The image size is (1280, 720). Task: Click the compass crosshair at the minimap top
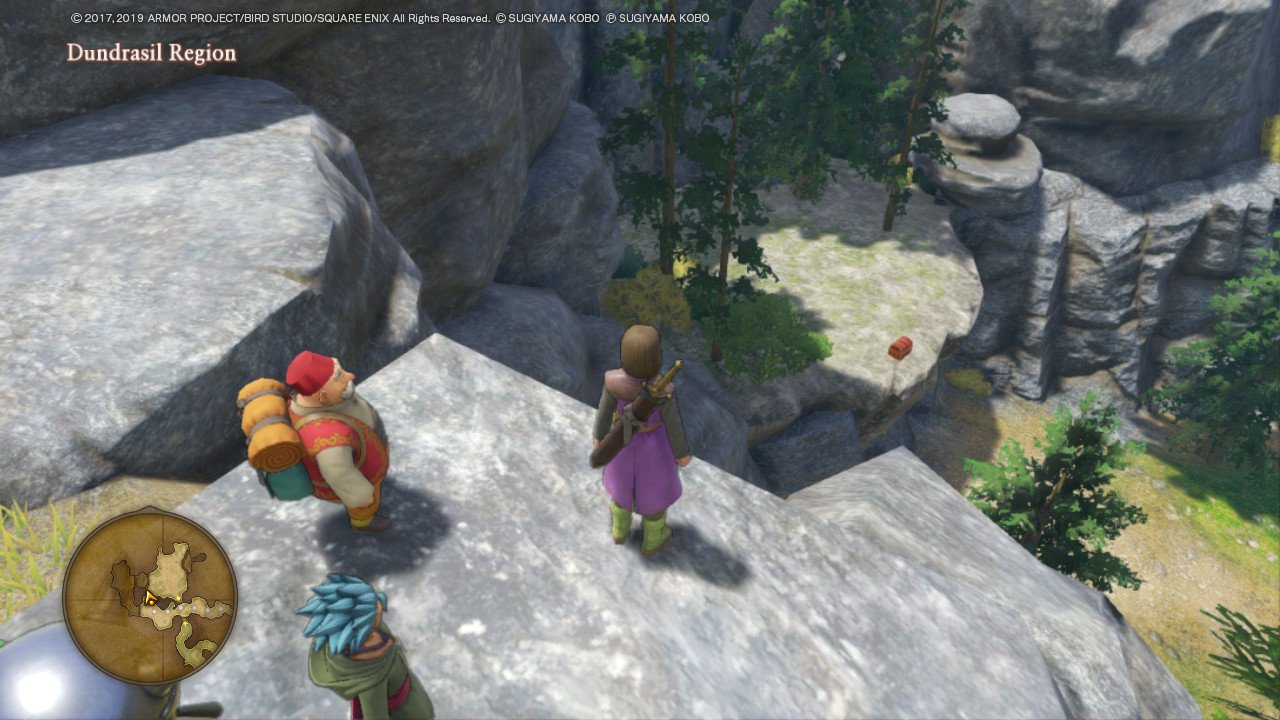163,527
